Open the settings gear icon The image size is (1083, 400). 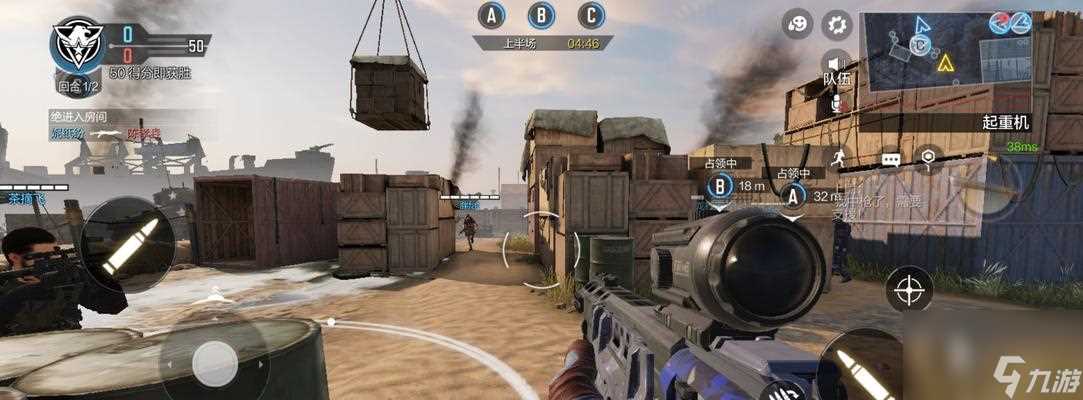[x=836, y=25]
